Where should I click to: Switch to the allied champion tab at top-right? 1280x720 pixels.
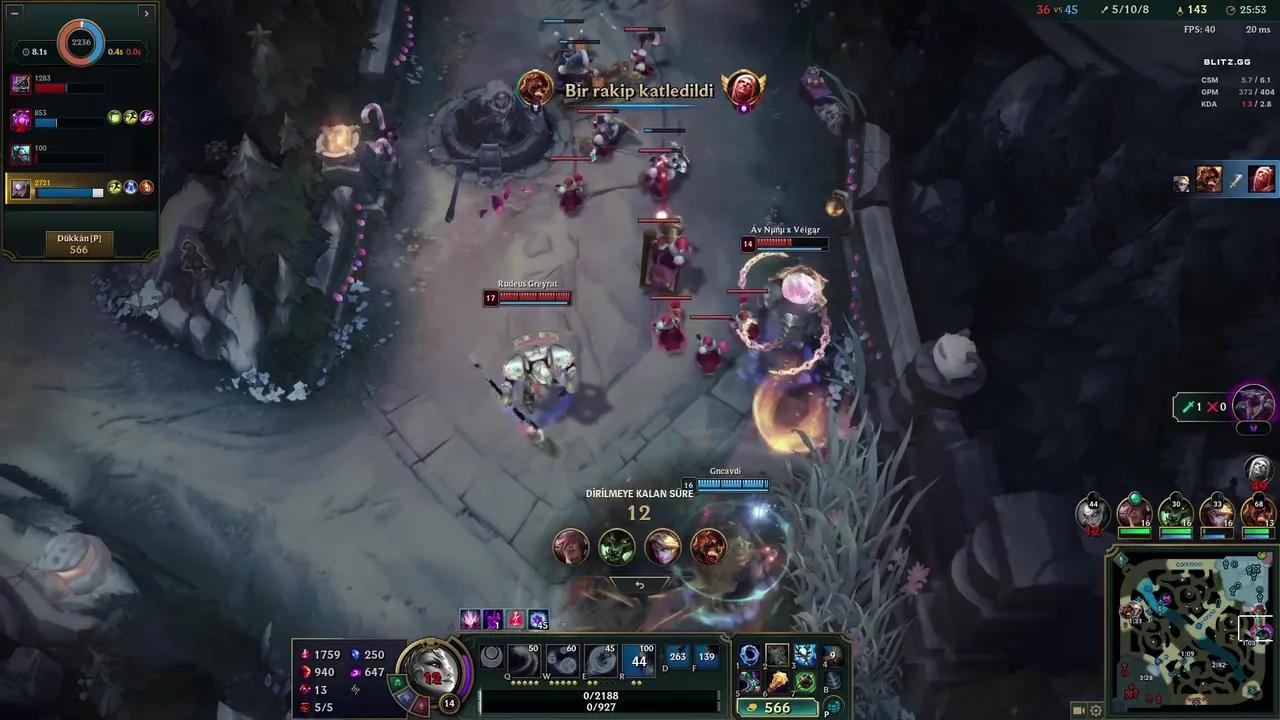1183,181
